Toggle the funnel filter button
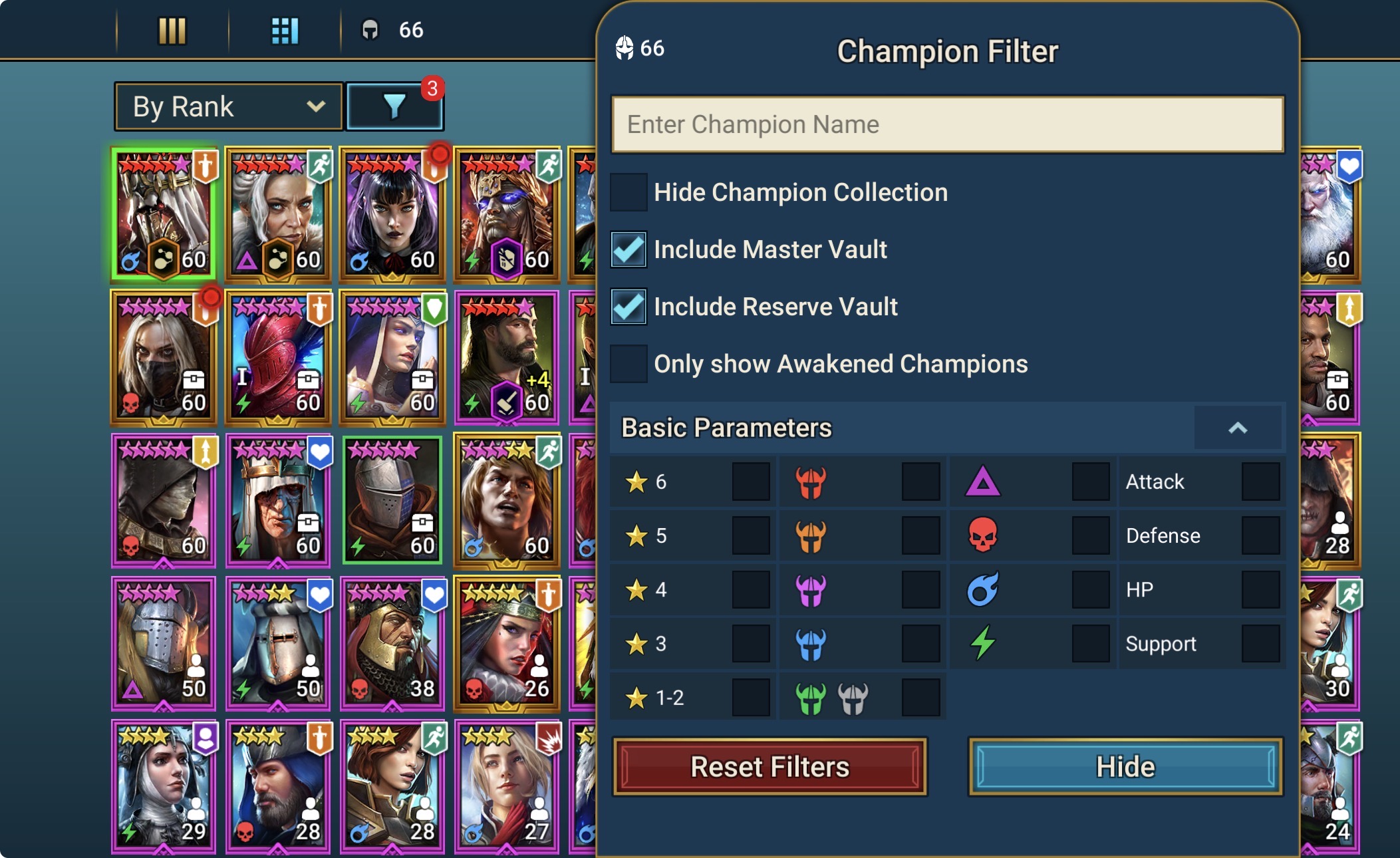The image size is (1400, 858). pyautogui.click(x=394, y=106)
